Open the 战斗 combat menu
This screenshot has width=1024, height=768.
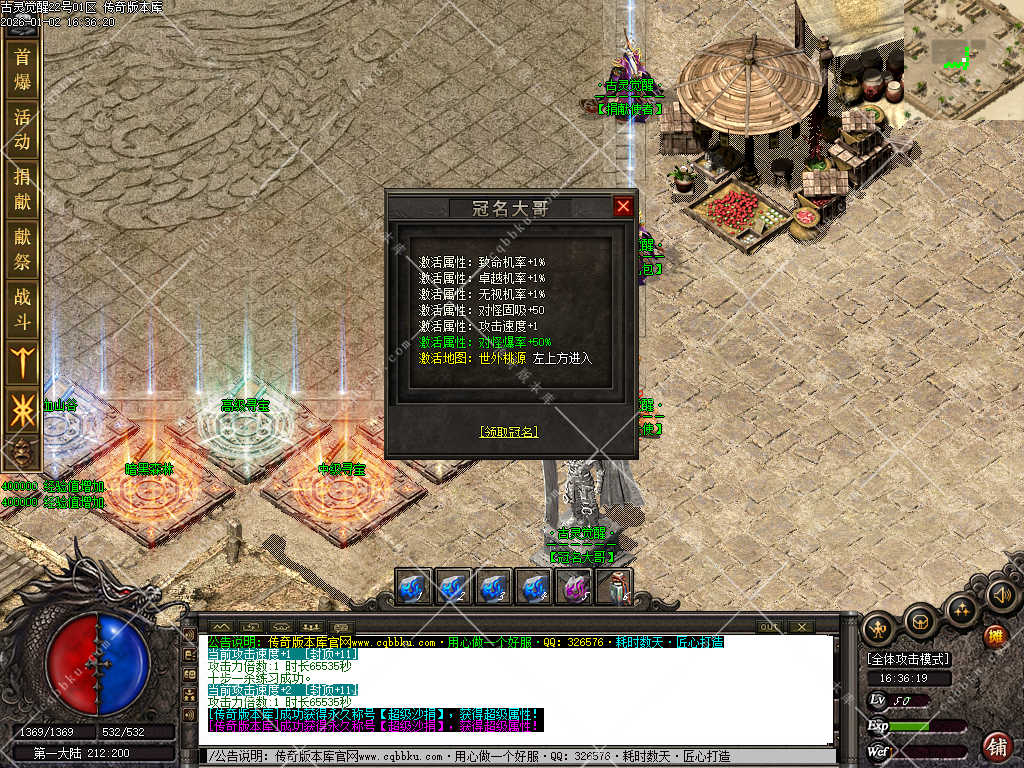point(22,306)
